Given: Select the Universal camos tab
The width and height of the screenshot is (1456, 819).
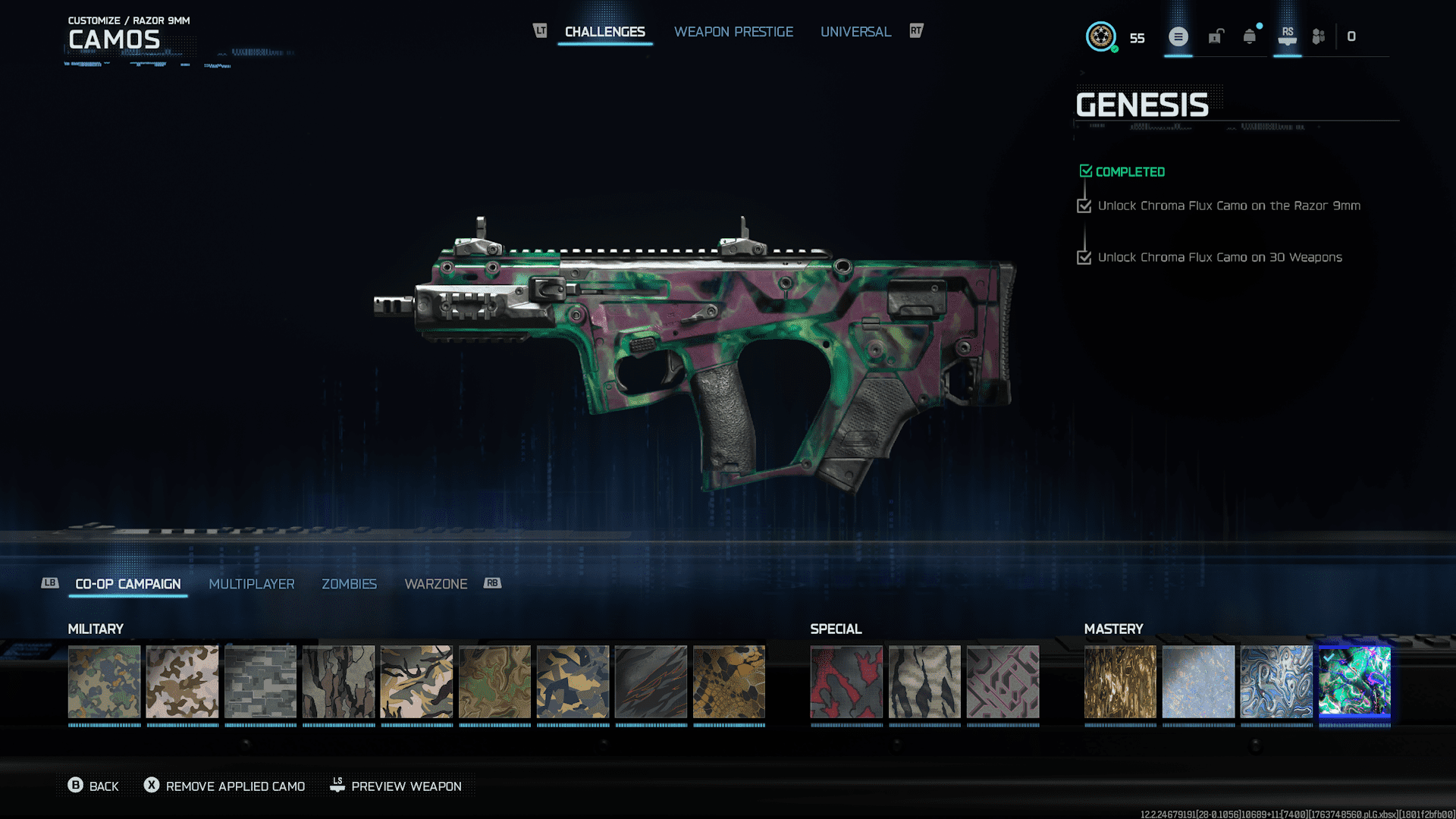Looking at the screenshot, I should (855, 32).
